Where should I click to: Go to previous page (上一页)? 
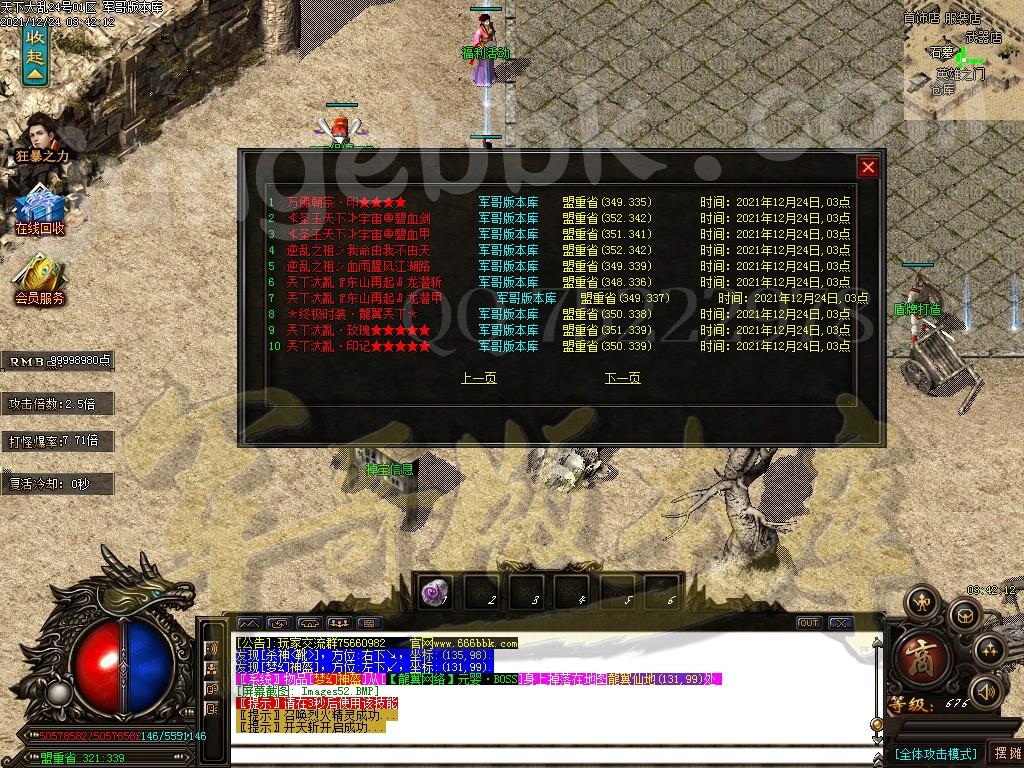coord(478,378)
